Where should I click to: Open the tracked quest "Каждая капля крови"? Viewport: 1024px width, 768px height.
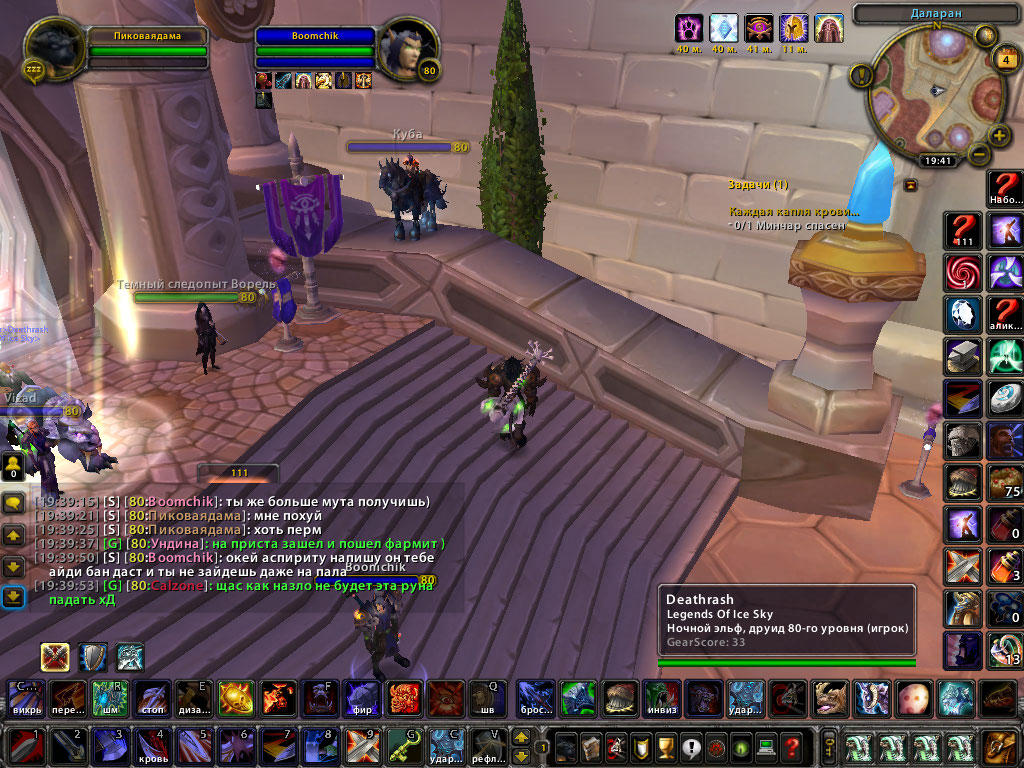tap(793, 211)
